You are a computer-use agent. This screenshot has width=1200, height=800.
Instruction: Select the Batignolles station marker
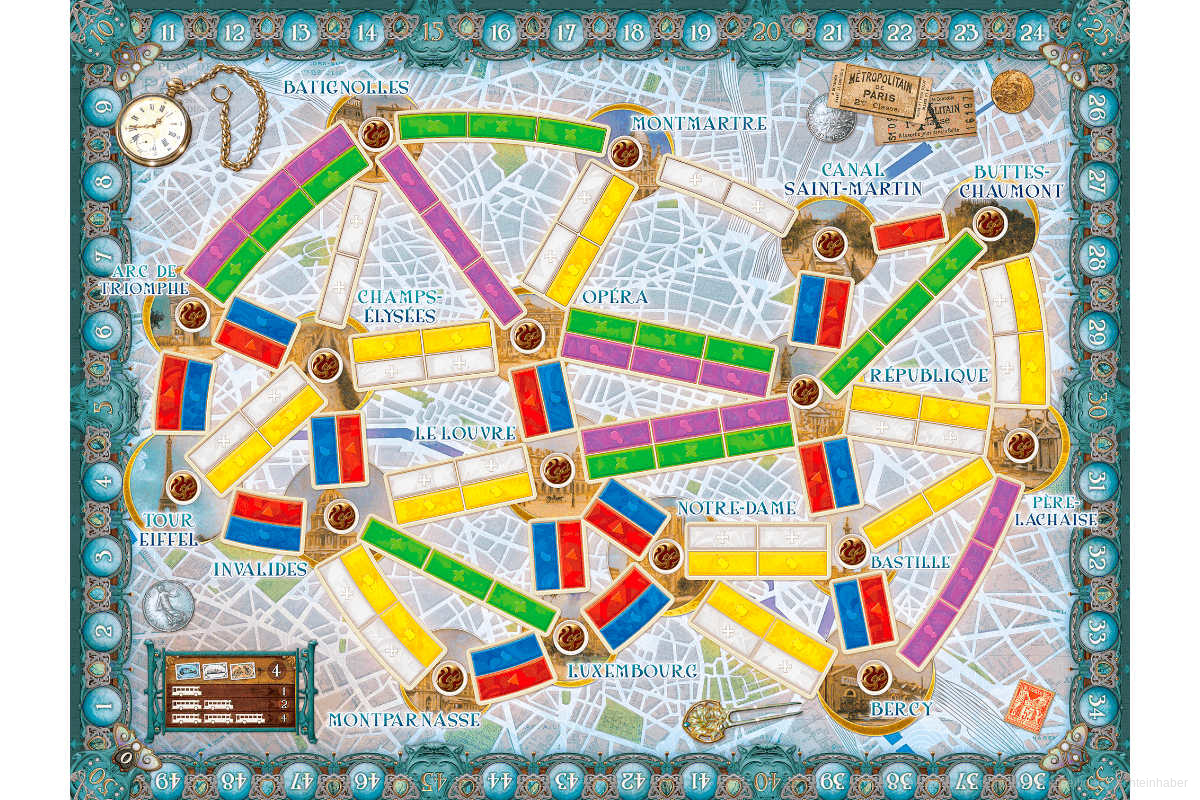click(376, 132)
